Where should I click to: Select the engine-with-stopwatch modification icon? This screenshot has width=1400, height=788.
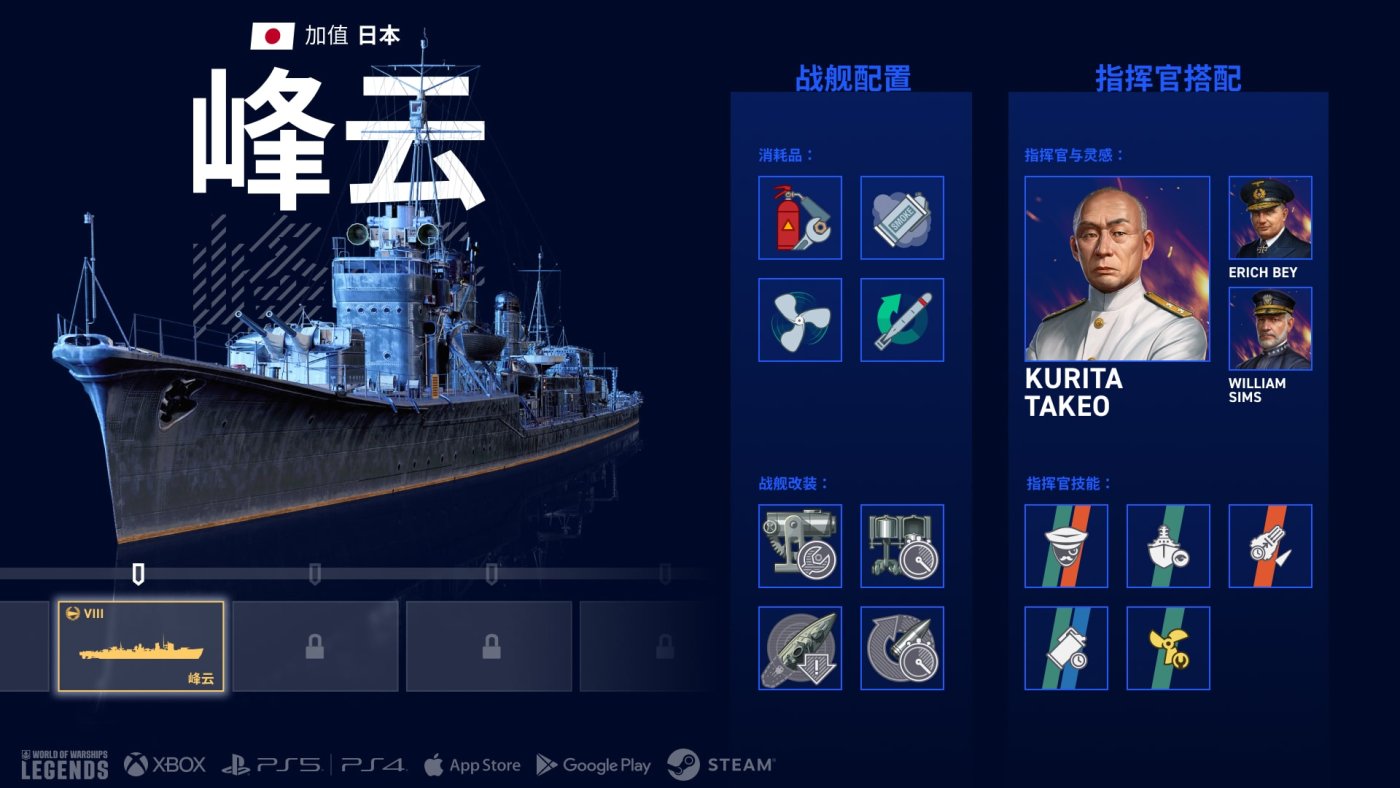pos(902,546)
